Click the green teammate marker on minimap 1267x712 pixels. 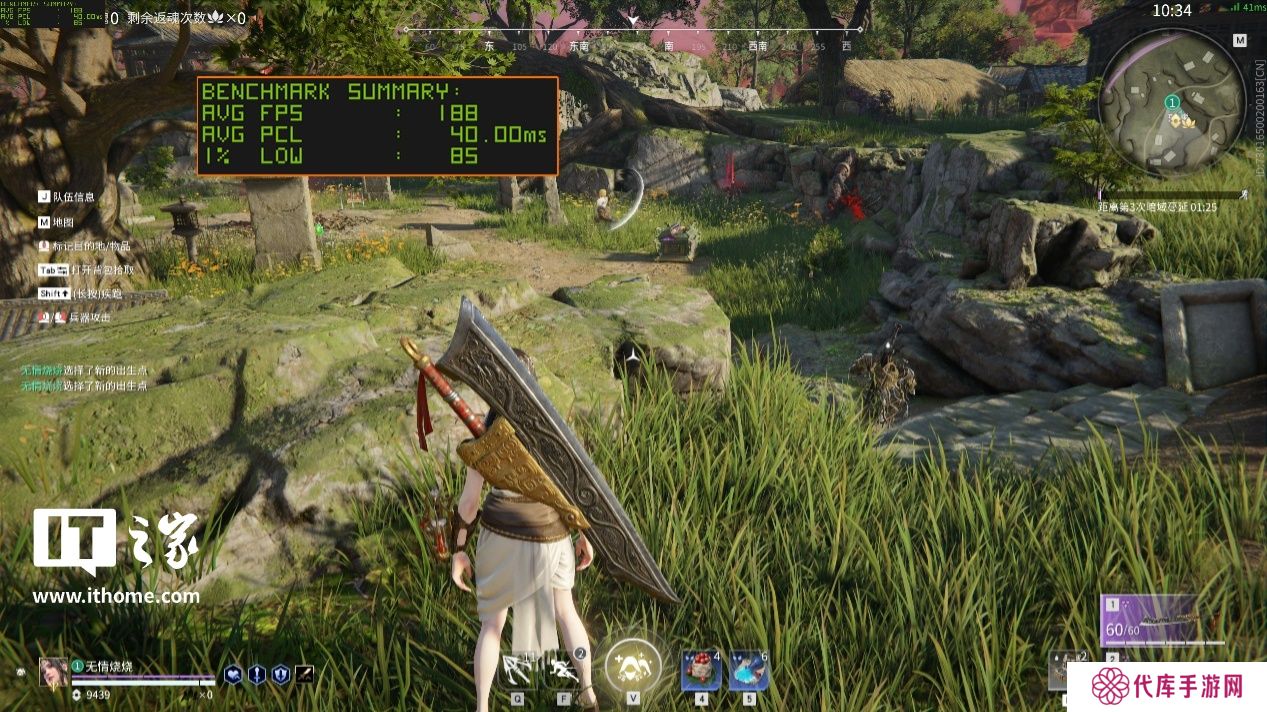click(1172, 102)
